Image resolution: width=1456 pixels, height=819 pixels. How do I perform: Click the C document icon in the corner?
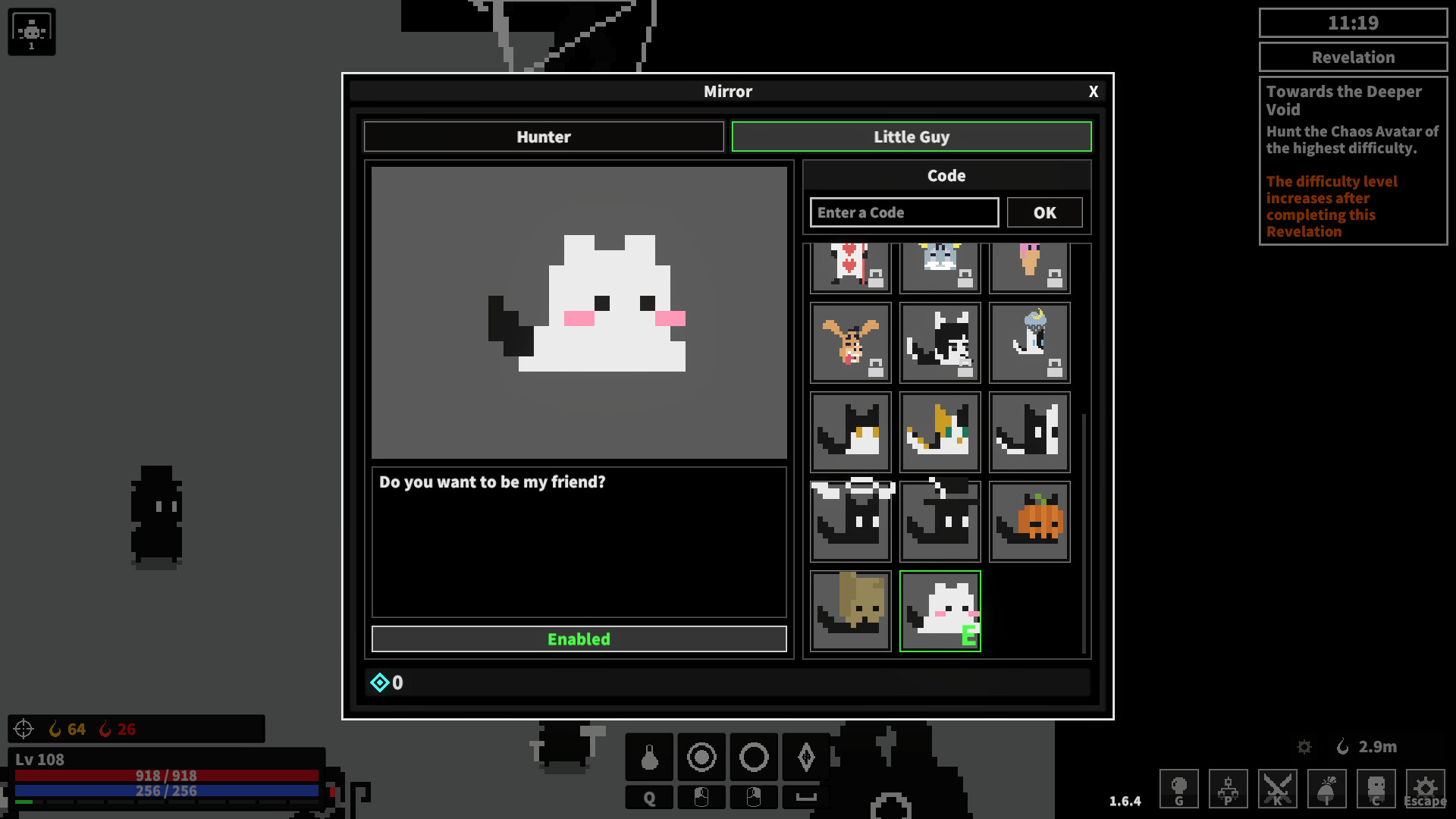1376,789
